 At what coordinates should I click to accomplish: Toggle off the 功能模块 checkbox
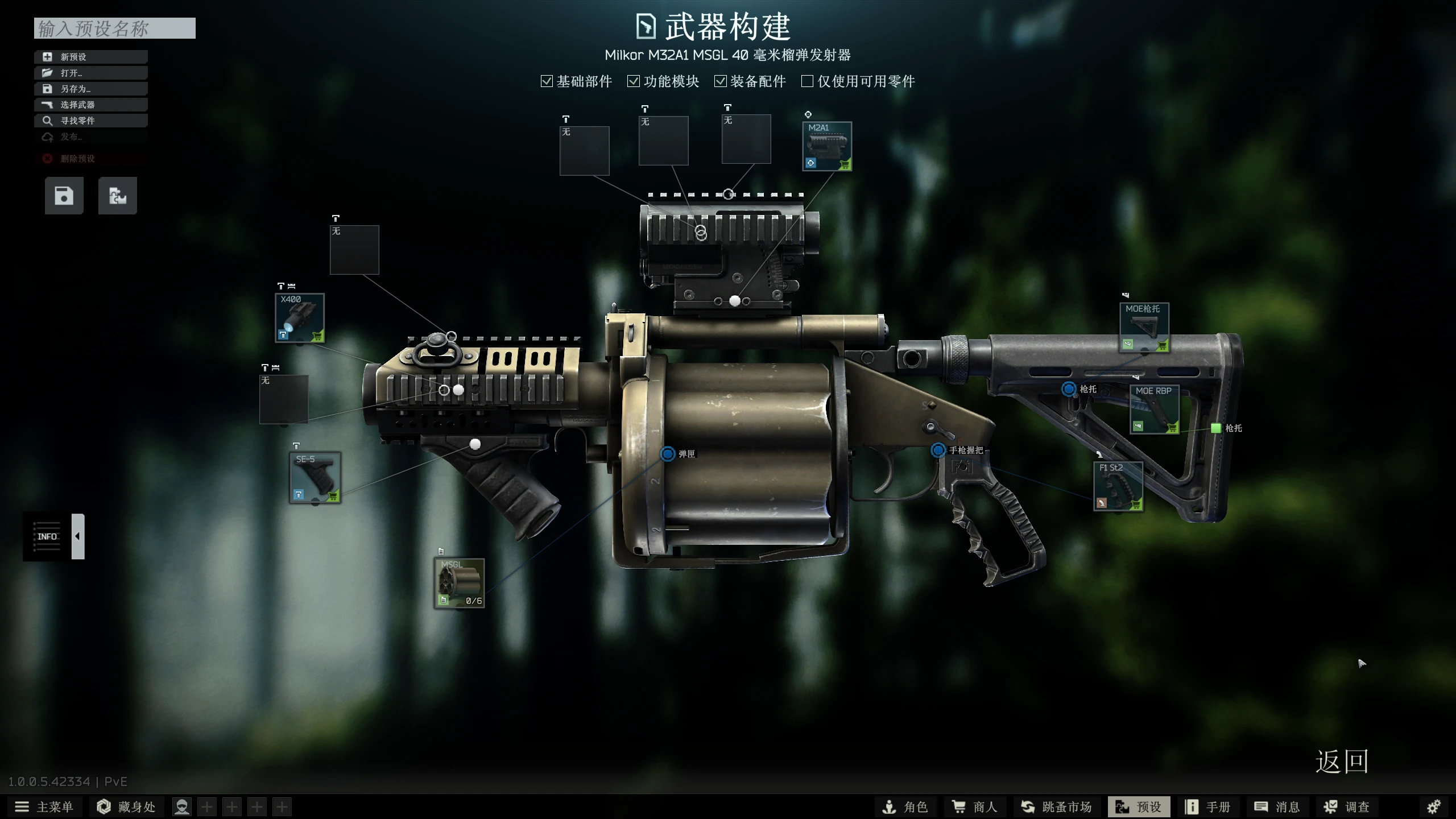click(634, 81)
